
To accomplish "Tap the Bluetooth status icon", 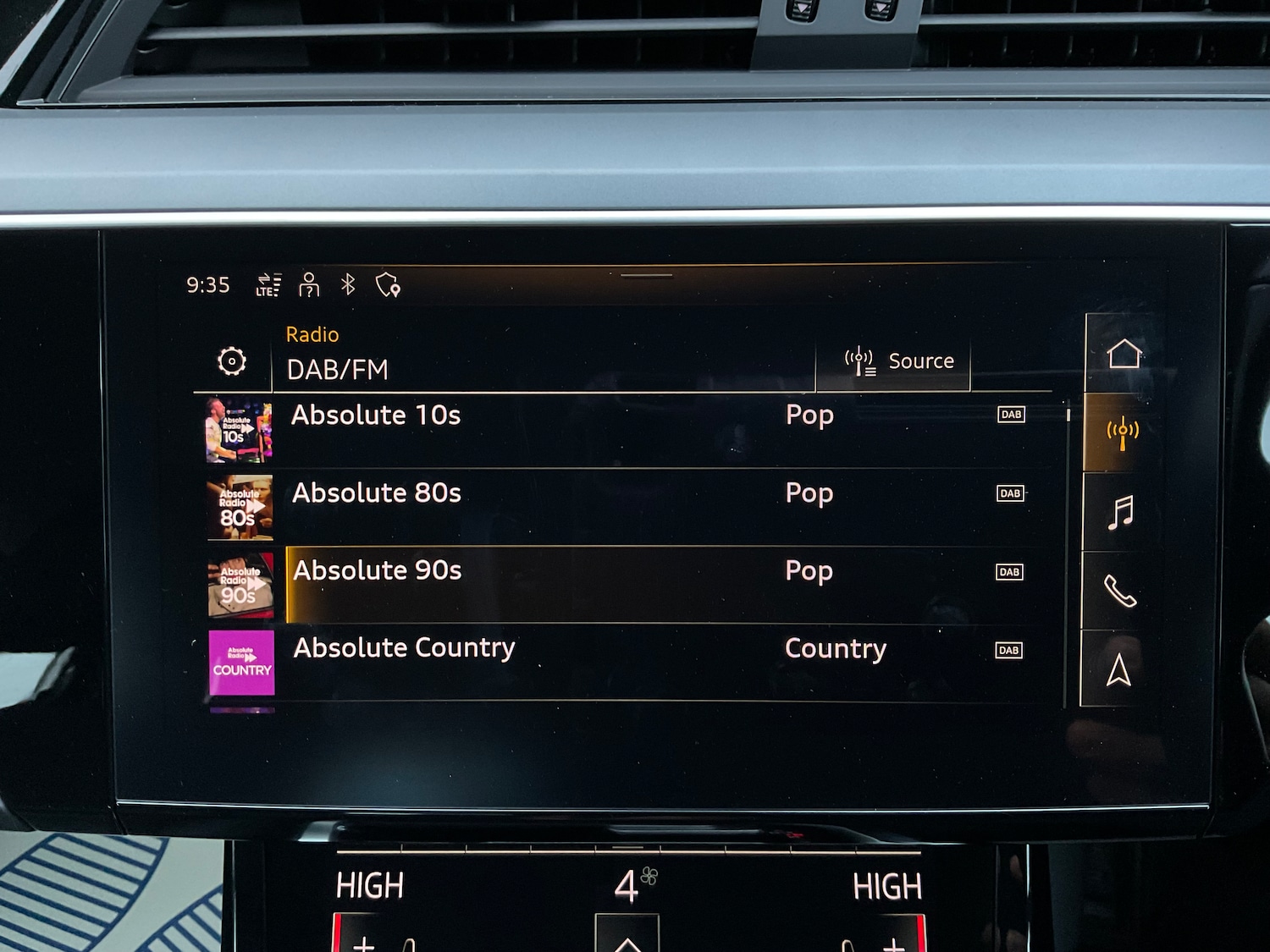I will [x=348, y=284].
